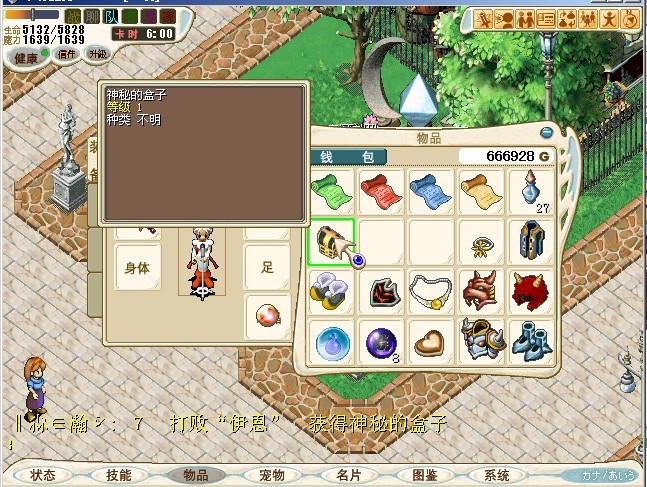
Task: Select the dark purple orb stack
Action: (x=381, y=341)
